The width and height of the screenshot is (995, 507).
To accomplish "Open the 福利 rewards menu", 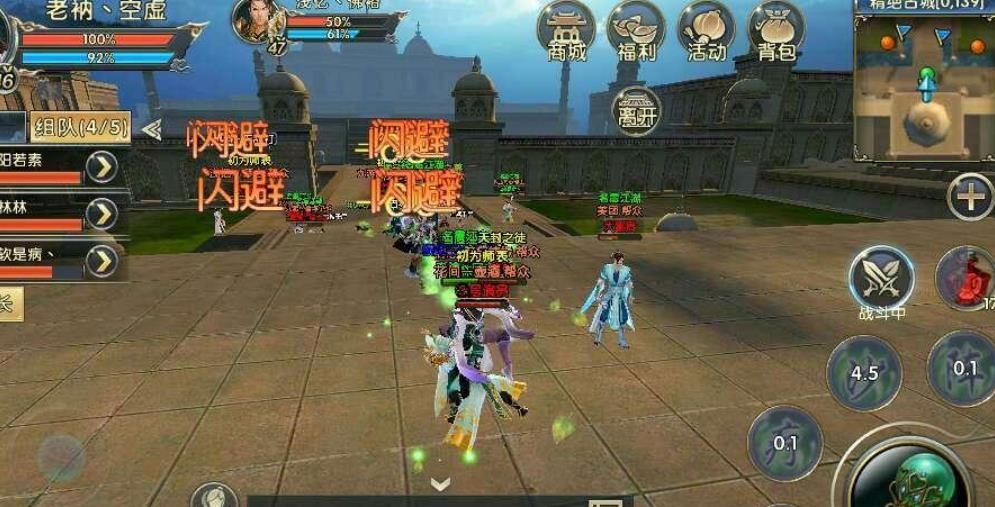I will pyautogui.click(x=636, y=31).
